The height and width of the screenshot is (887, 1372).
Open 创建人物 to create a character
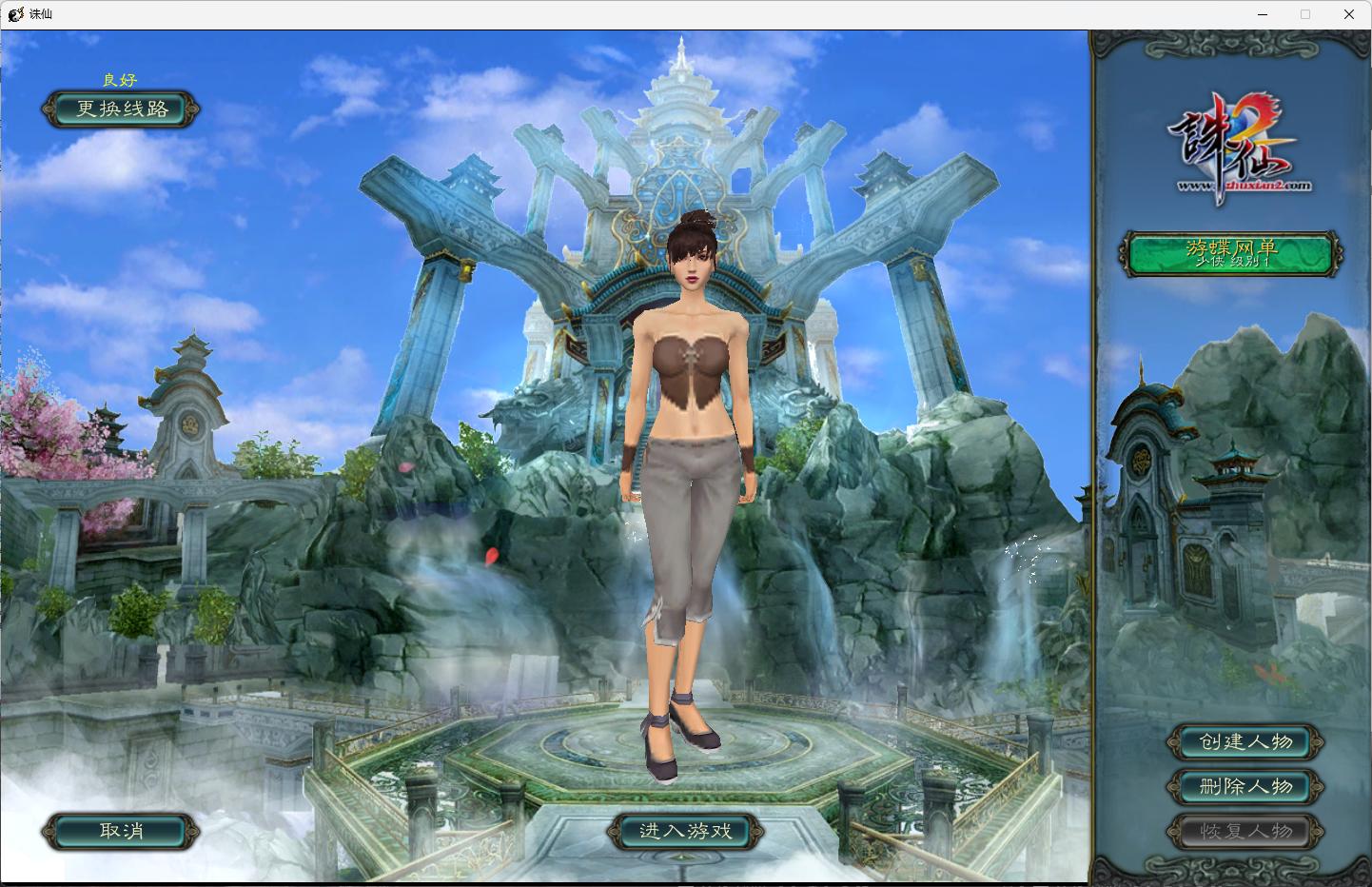[x=1245, y=742]
